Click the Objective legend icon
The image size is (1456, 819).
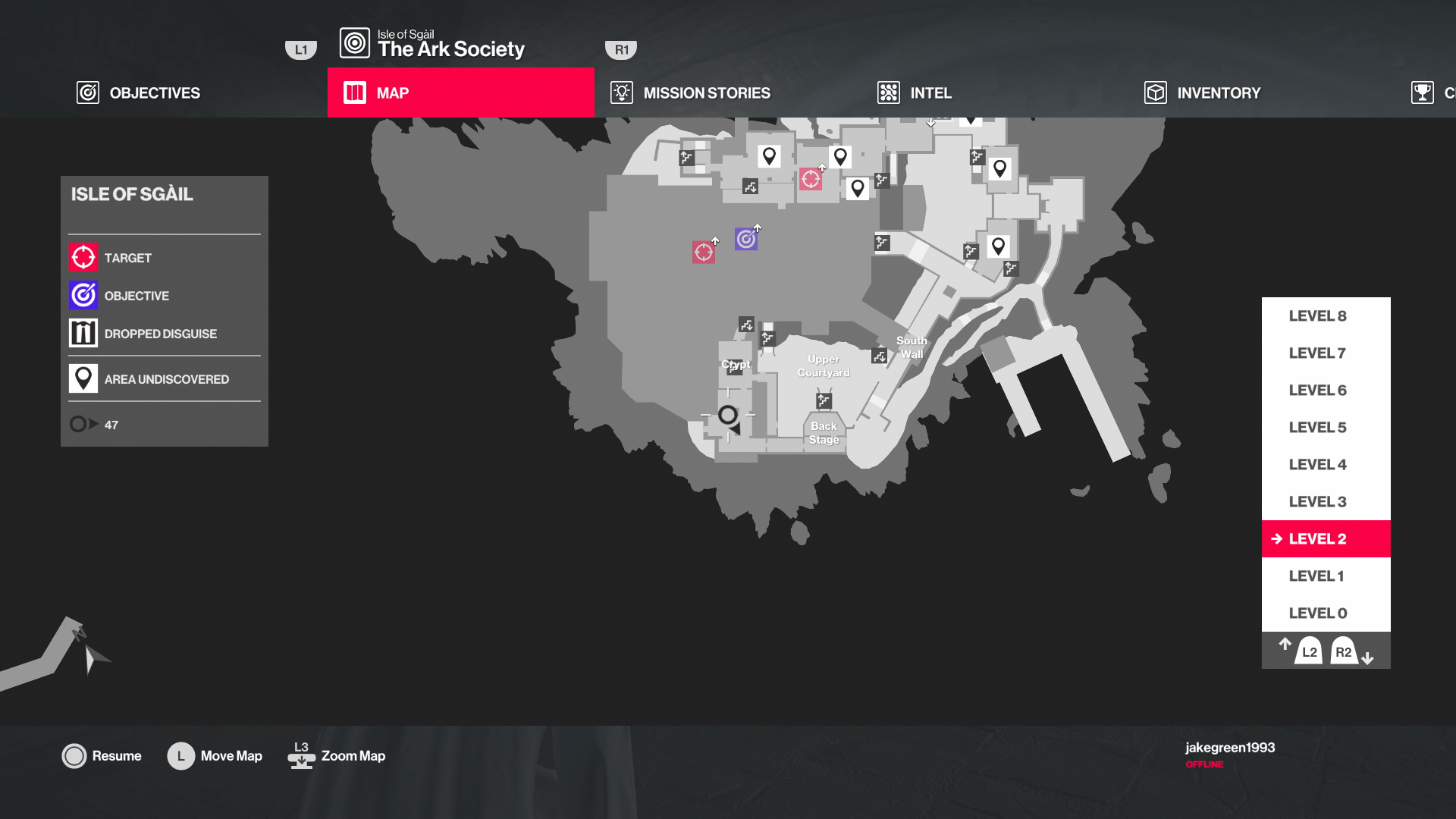coord(83,295)
